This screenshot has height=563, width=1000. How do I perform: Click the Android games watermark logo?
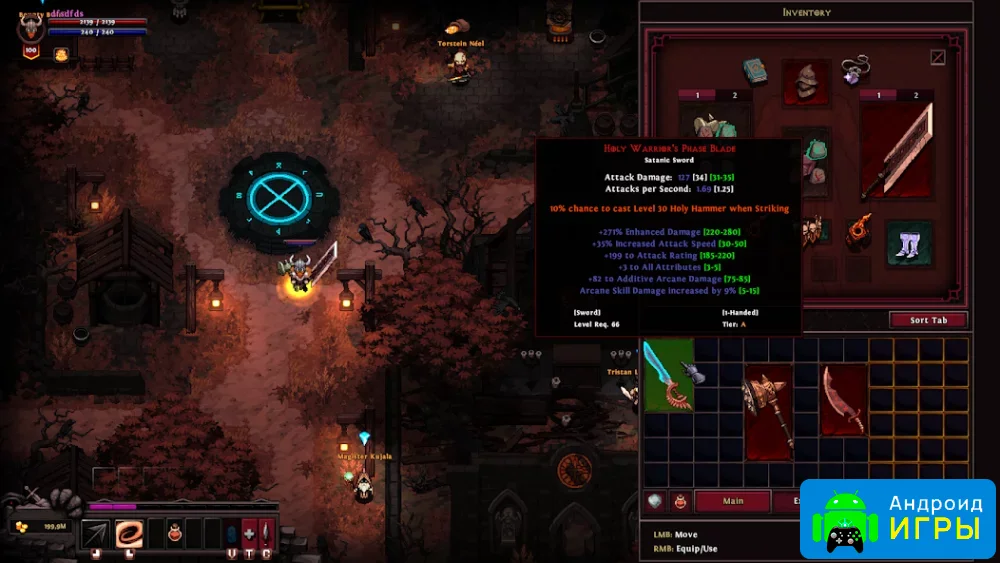[x=898, y=517]
